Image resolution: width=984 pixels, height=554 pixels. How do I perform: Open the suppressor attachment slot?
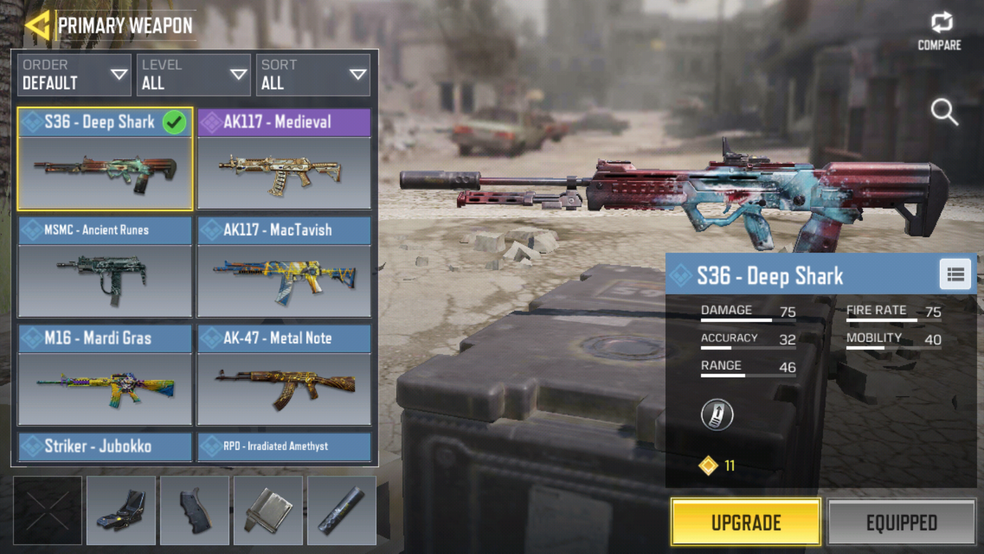(x=341, y=510)
